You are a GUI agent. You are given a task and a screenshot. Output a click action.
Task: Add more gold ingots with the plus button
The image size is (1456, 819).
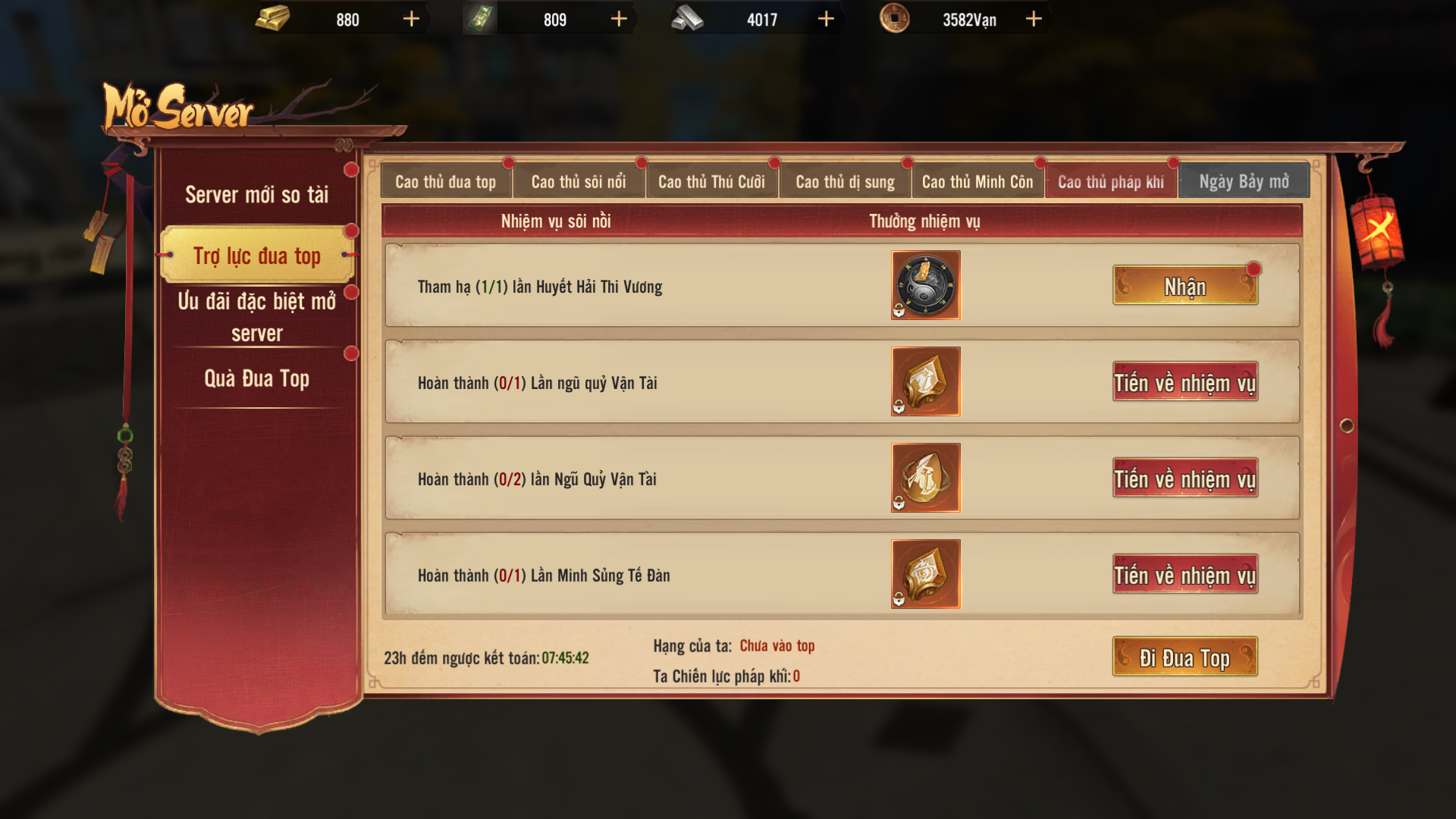pyautogui.click(x=411, y=19)
